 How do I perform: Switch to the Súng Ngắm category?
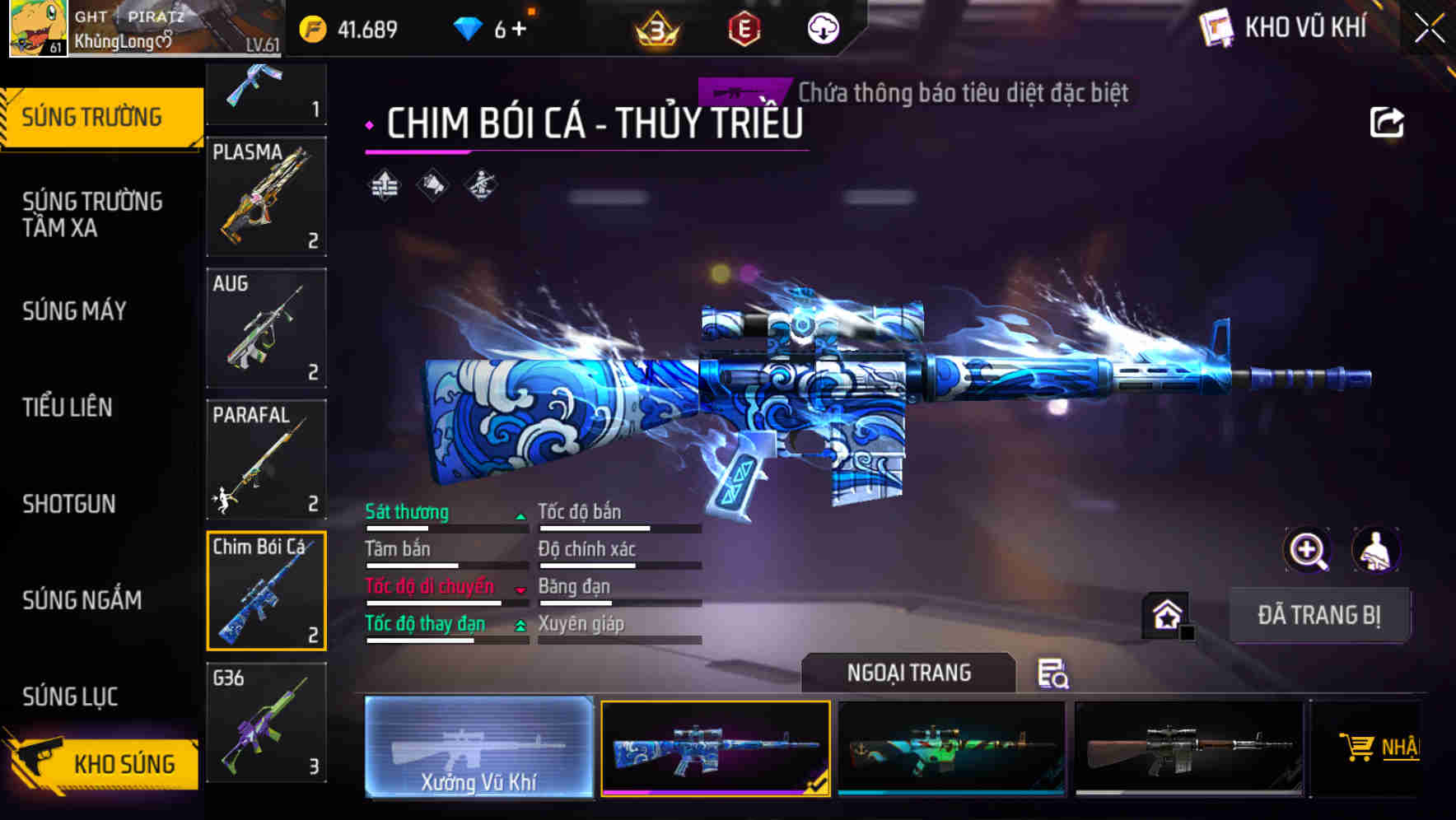tap(82, 601)
